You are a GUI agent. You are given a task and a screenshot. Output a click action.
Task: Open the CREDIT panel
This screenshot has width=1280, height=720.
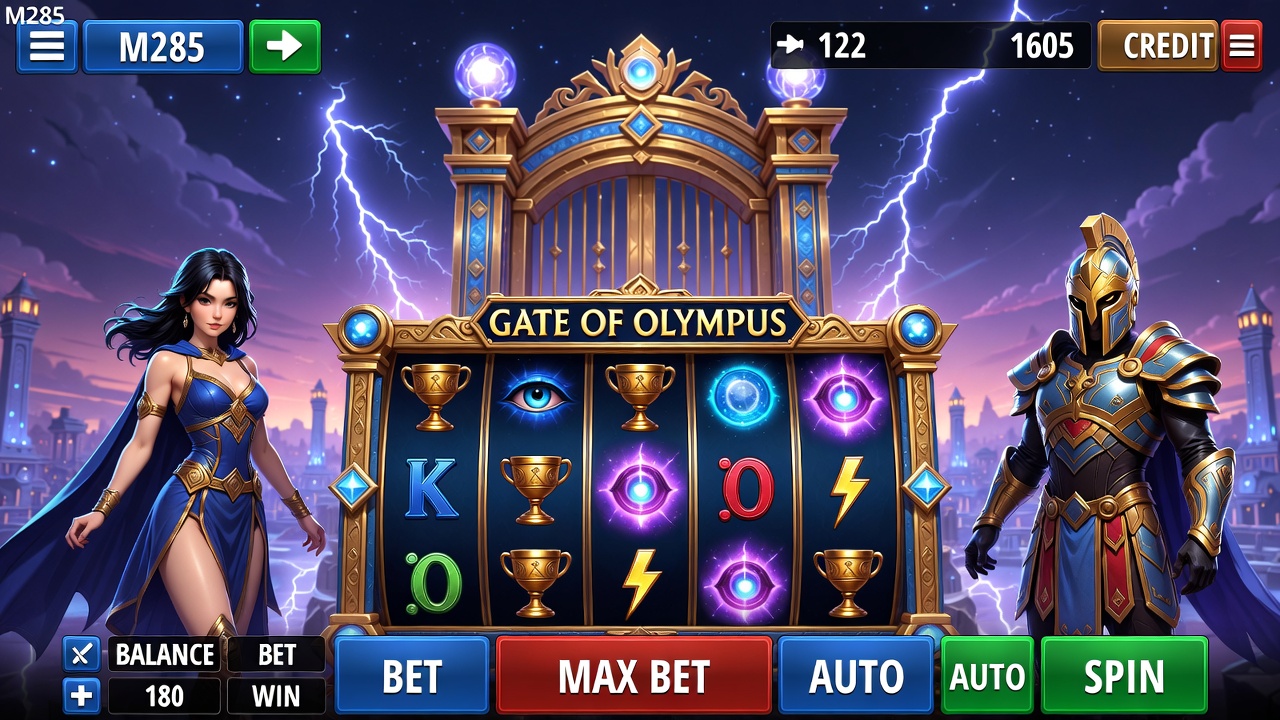click(1158, 46)
